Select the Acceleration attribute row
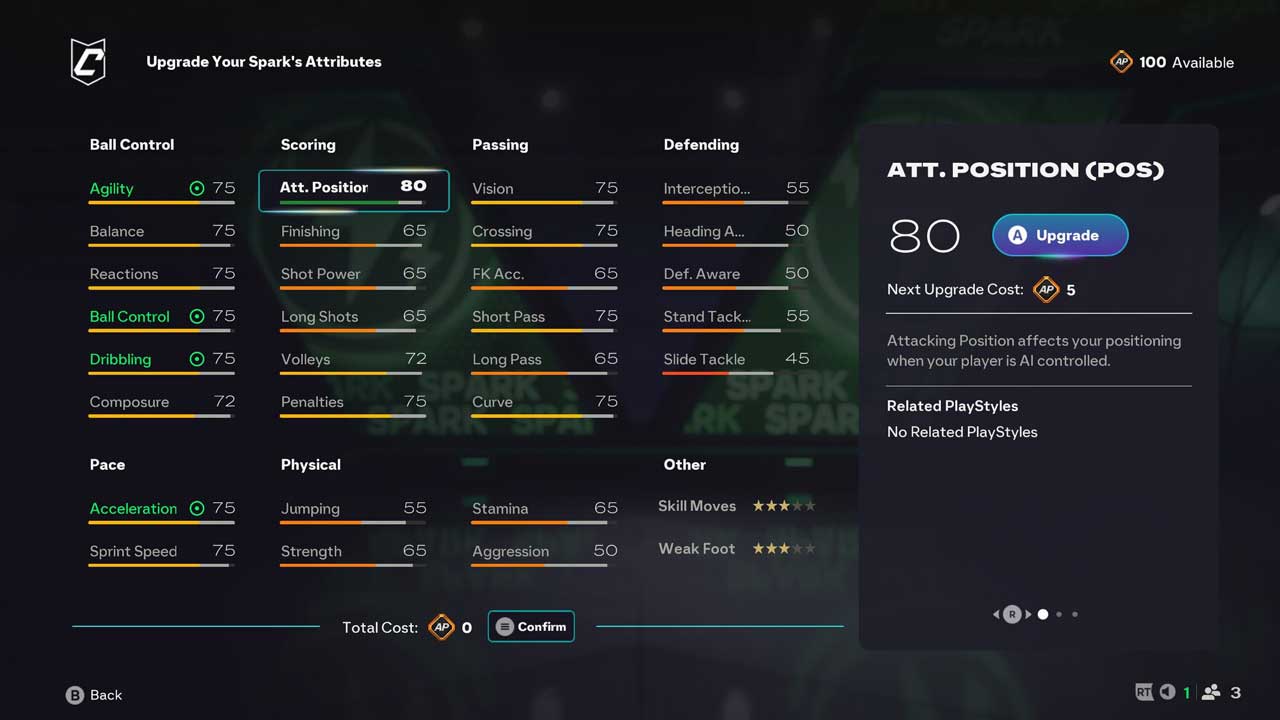The image size is (1280, 720). click(162, 509)
